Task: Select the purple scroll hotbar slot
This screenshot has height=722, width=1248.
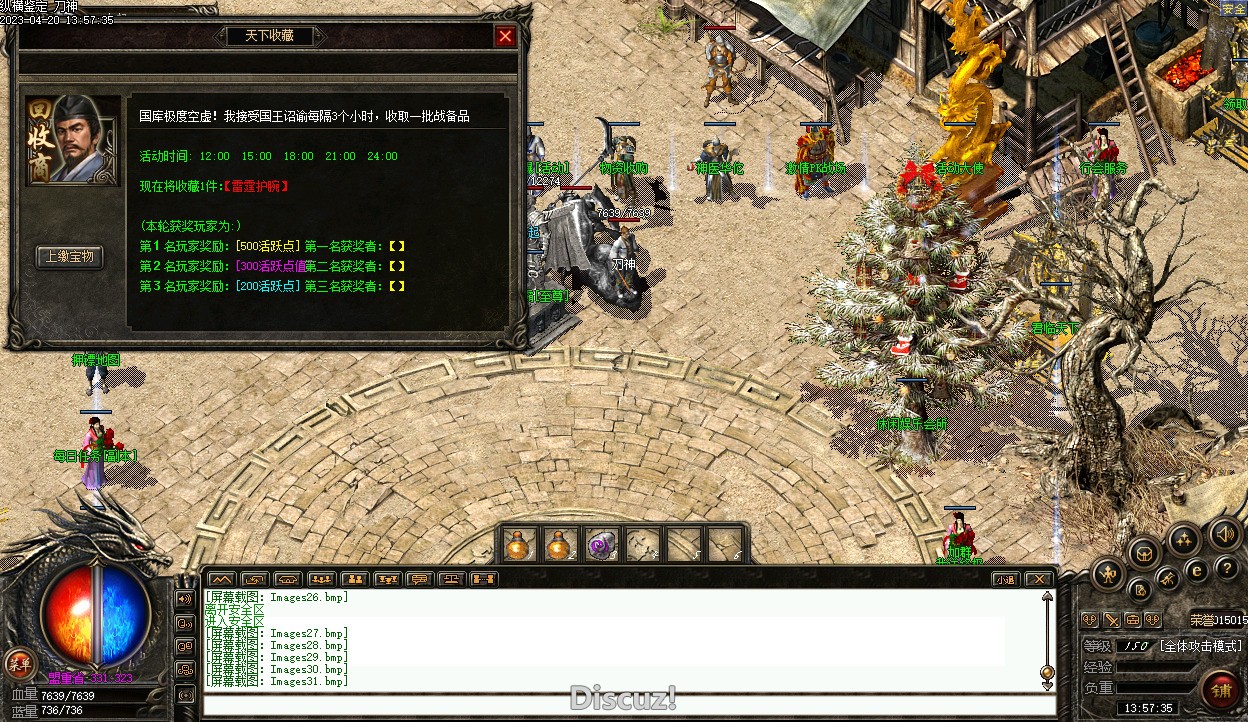Action: coord(601,545)
